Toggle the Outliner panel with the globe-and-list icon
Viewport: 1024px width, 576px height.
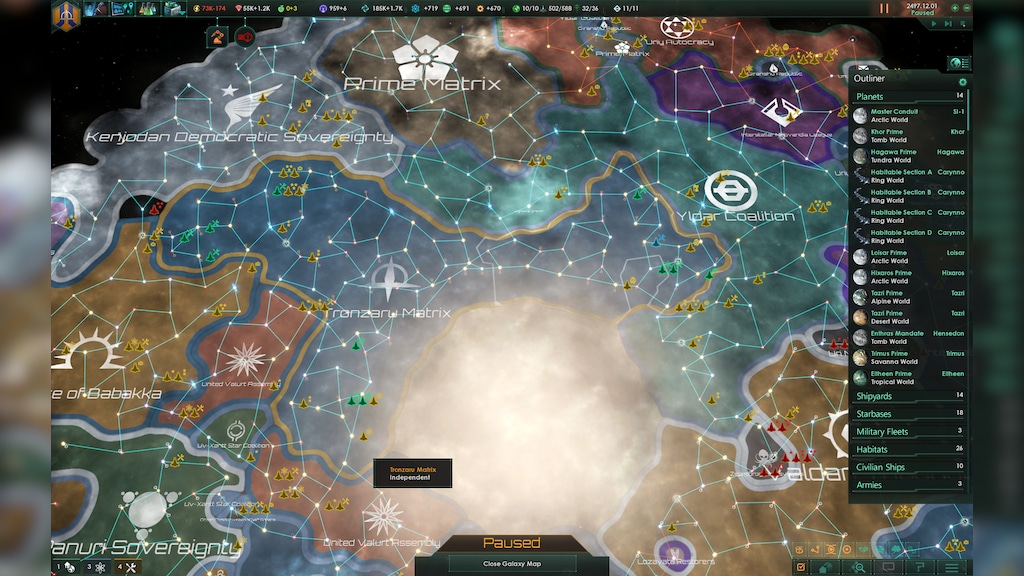959,63
